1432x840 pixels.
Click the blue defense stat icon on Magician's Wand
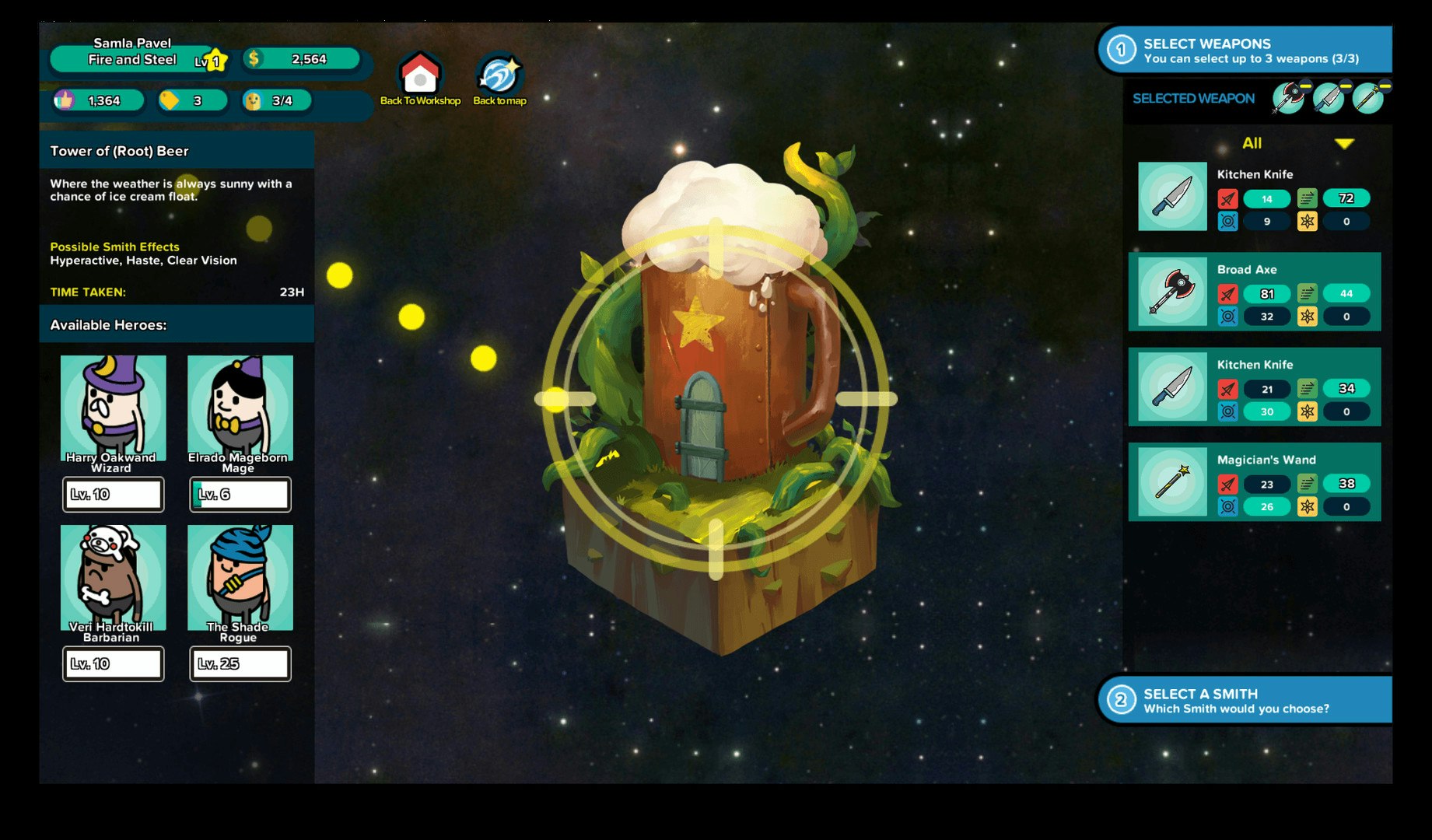tap(1227, 506)
